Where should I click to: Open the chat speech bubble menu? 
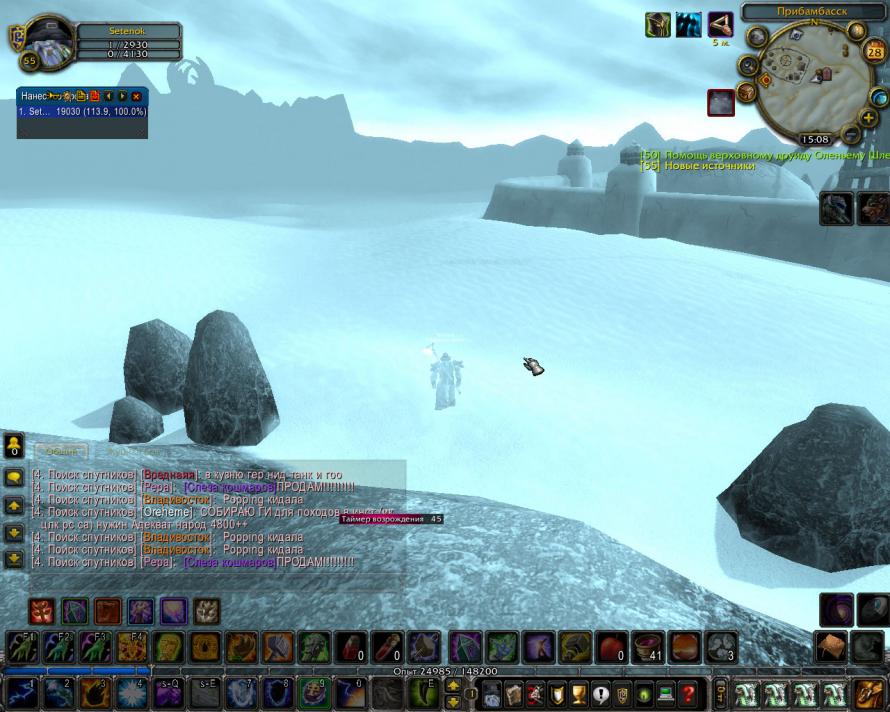tap(14, 478)
